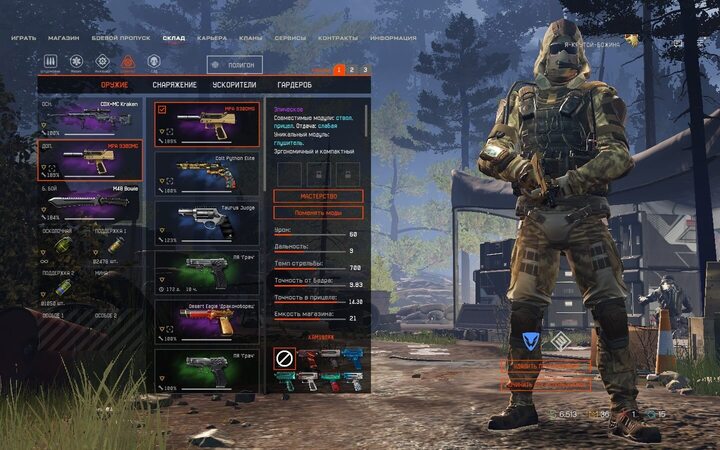Click the Поменять моды button
The height and width of the screenshot is (450, 720).
tap(317, 212)
